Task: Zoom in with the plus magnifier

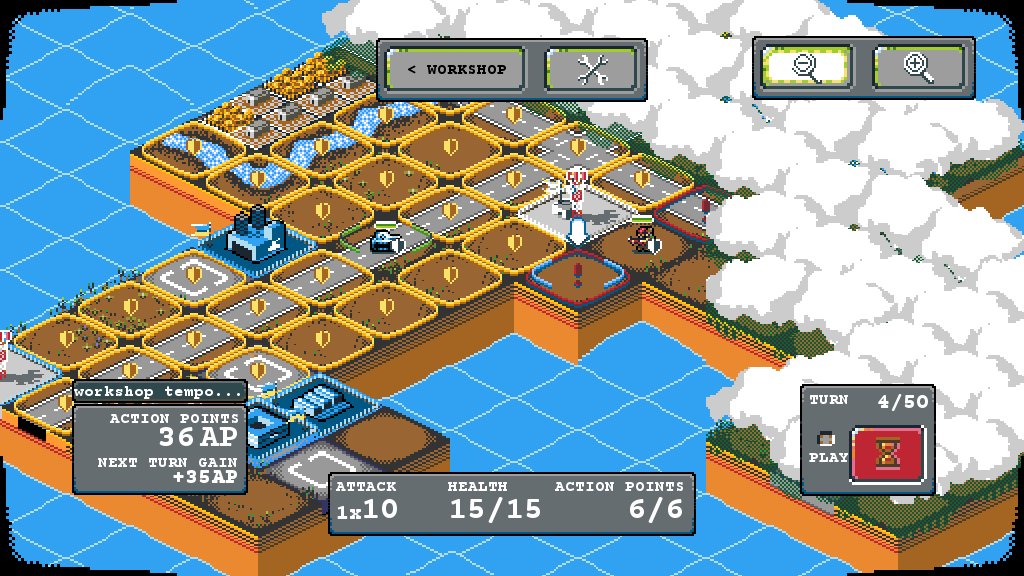Action: pyautogui.click(x=919, y=67)
